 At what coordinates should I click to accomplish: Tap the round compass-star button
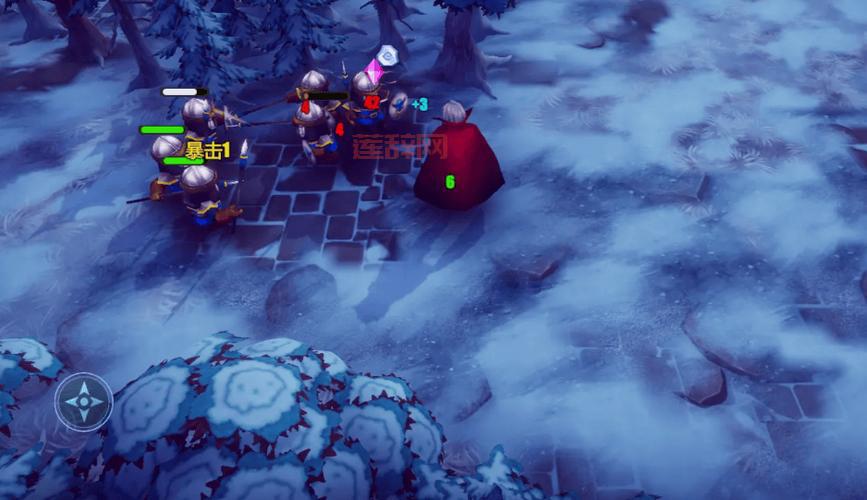coord(83,401)
